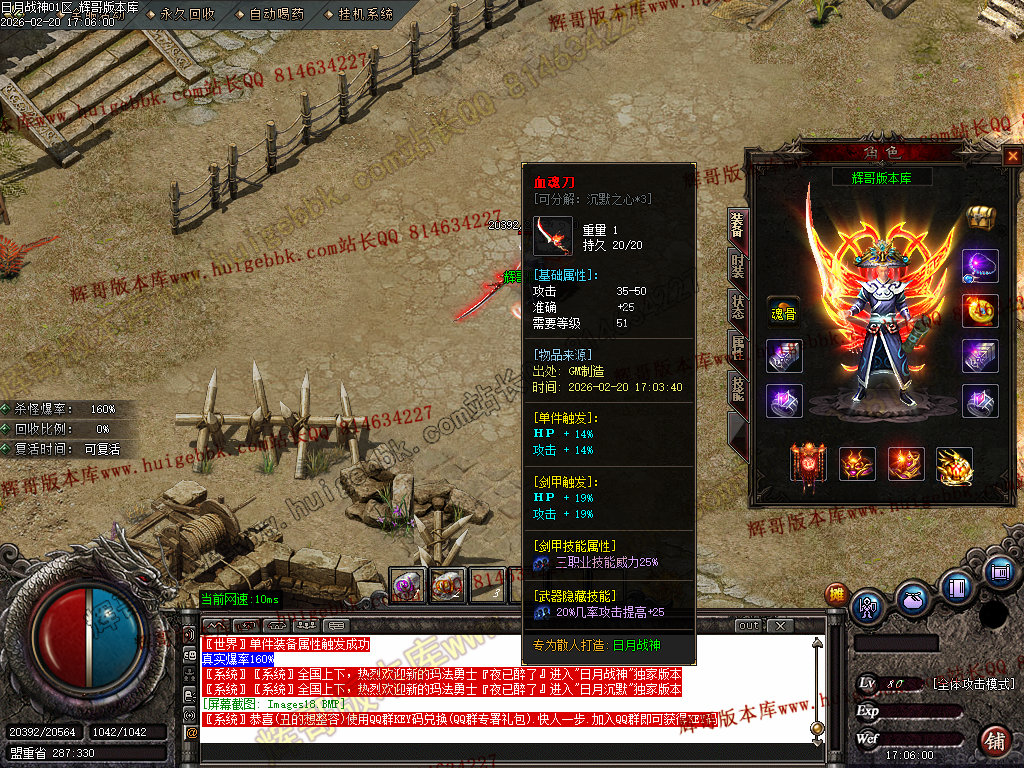Click the orange 摊 stall button
1024x768 pixels.
point(835,595)
